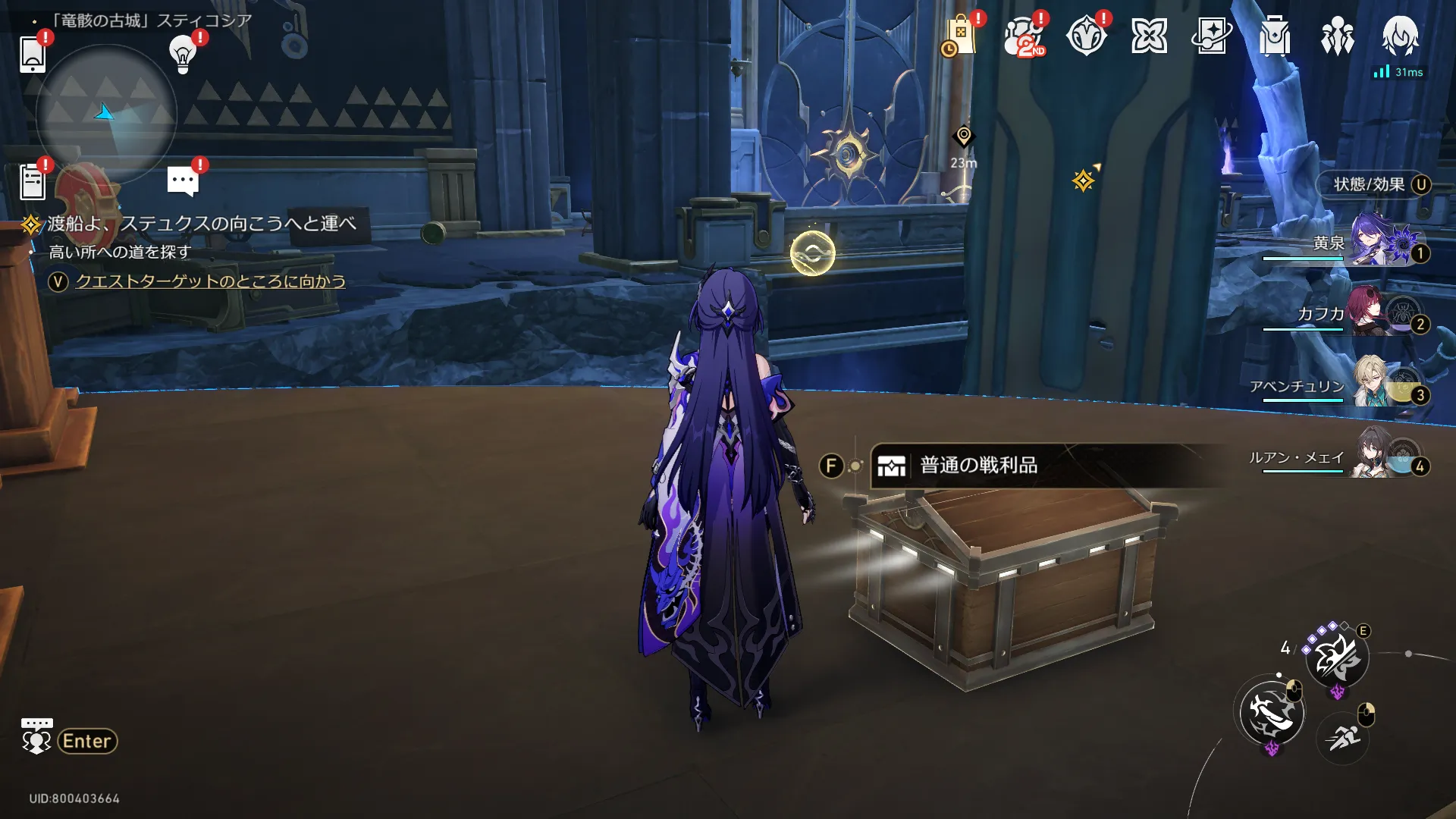Viewport: 1456px width, 819px height.
Task: Open the 2nd anniversary event icon
Action: pos(1024,36)
